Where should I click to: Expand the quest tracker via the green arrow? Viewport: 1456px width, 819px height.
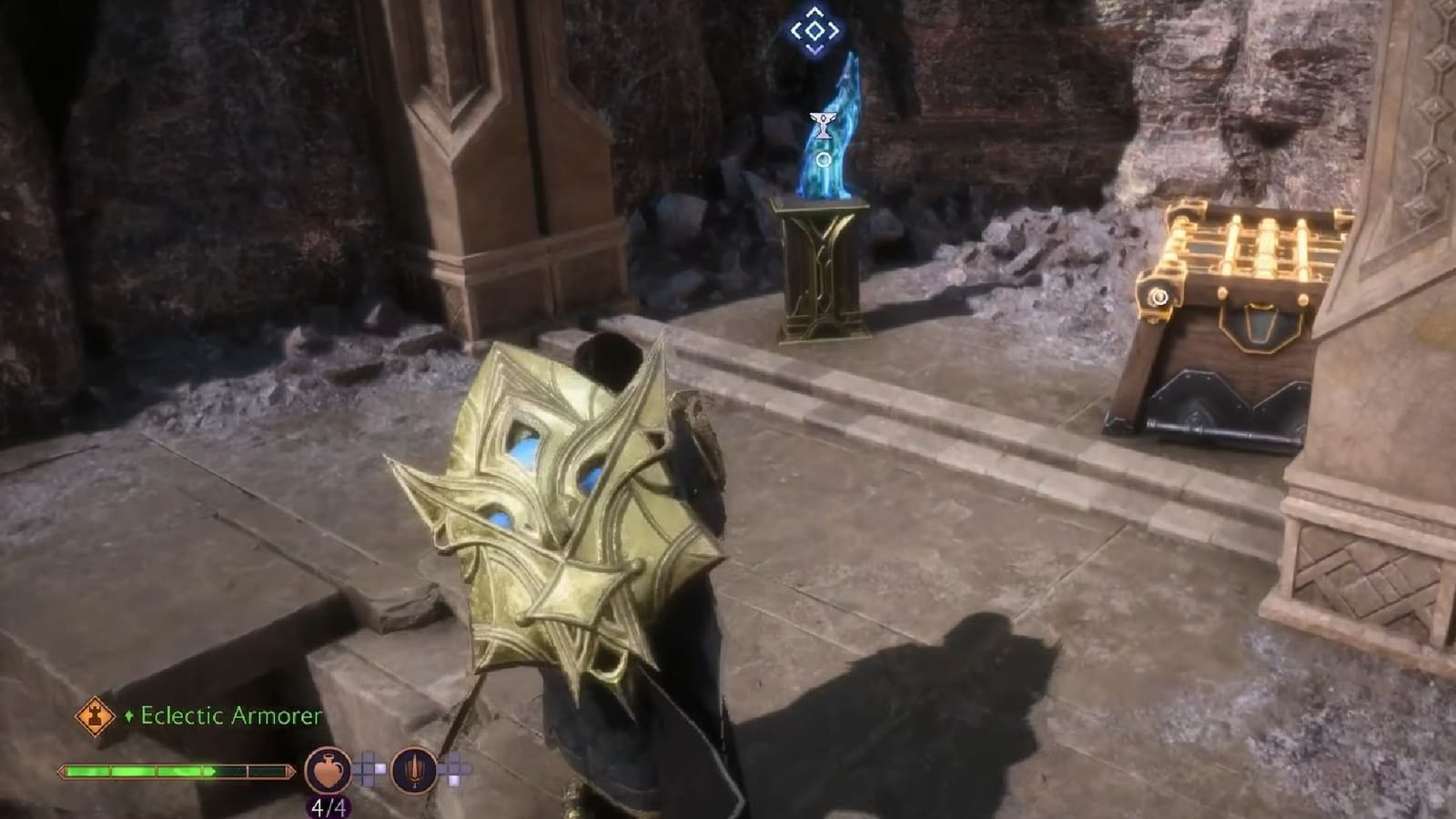pos(129,714)
